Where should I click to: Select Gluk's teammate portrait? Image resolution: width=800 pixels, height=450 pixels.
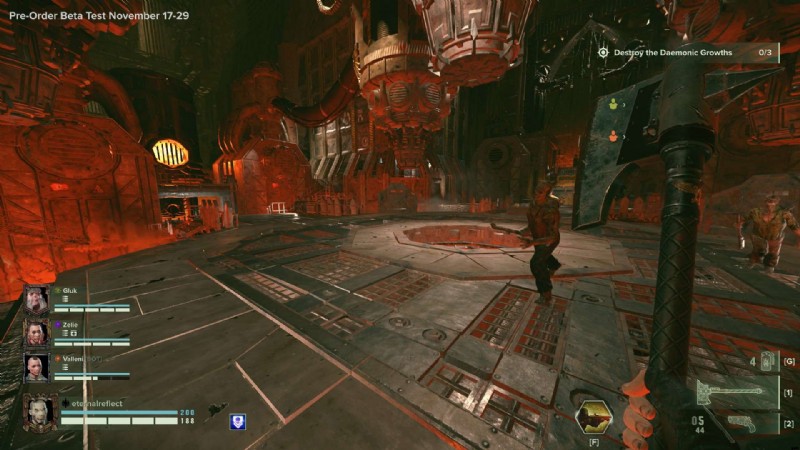tap(37, 300)
